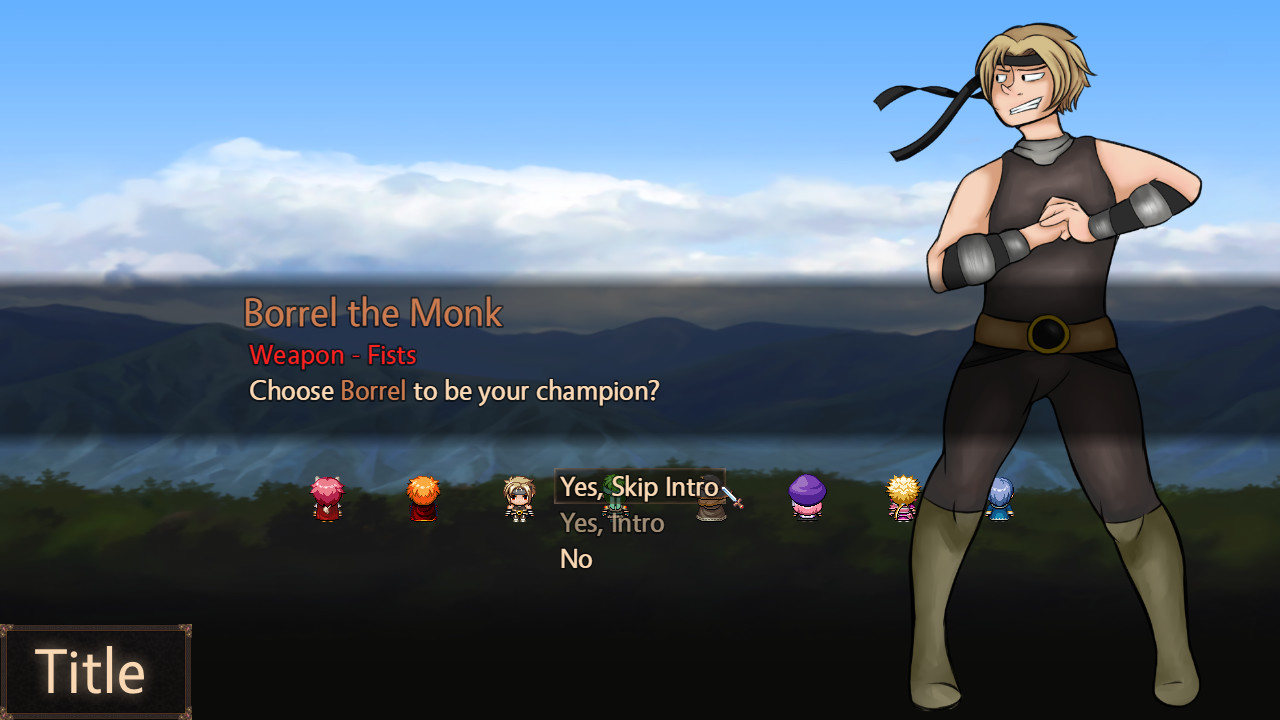Select the blue-haired character sprite
Image resolution: width=1280 pixels, height=720 pixels.
[1000, 500]
